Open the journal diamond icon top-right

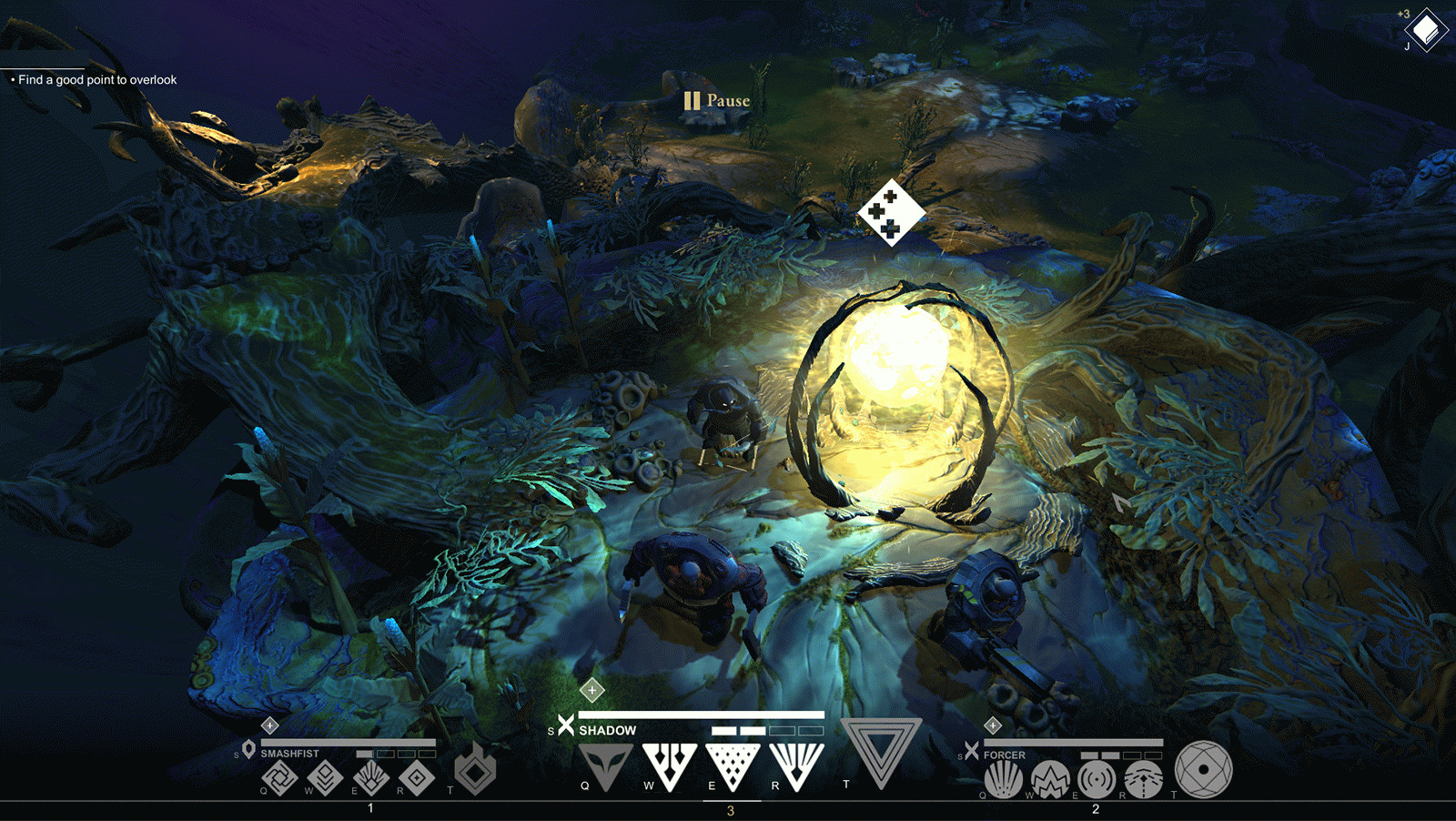coord(1426,31)
